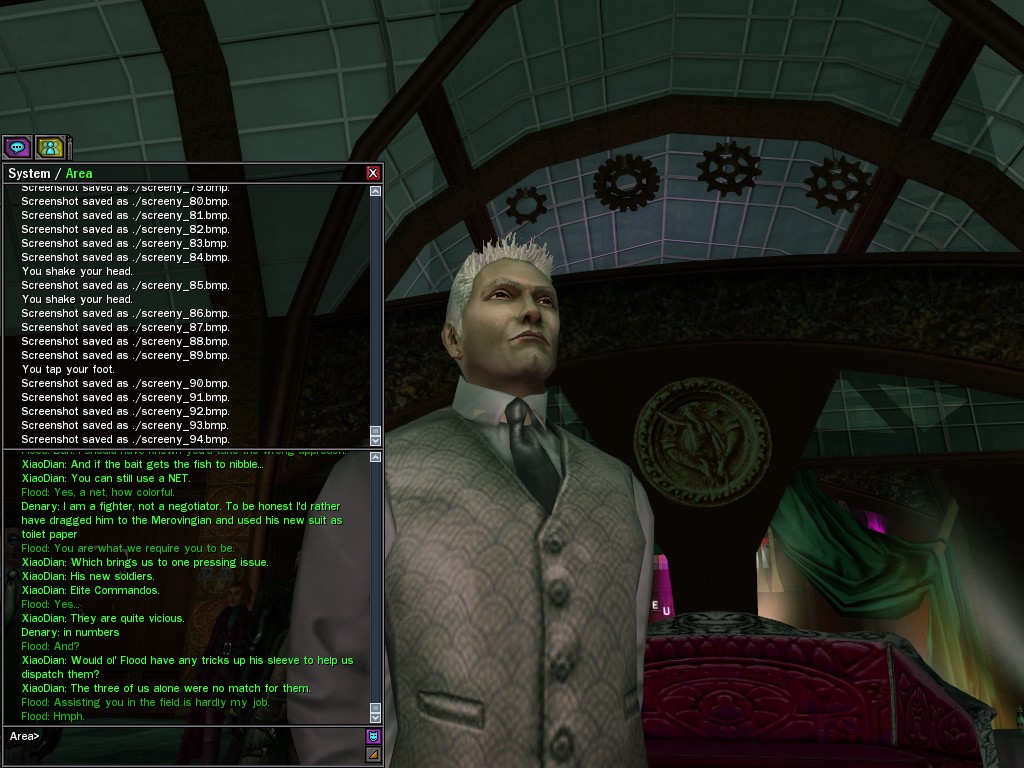Click the System log scroll-up arrow
This screenshot has width=1024, height=768.
[376, 191]
